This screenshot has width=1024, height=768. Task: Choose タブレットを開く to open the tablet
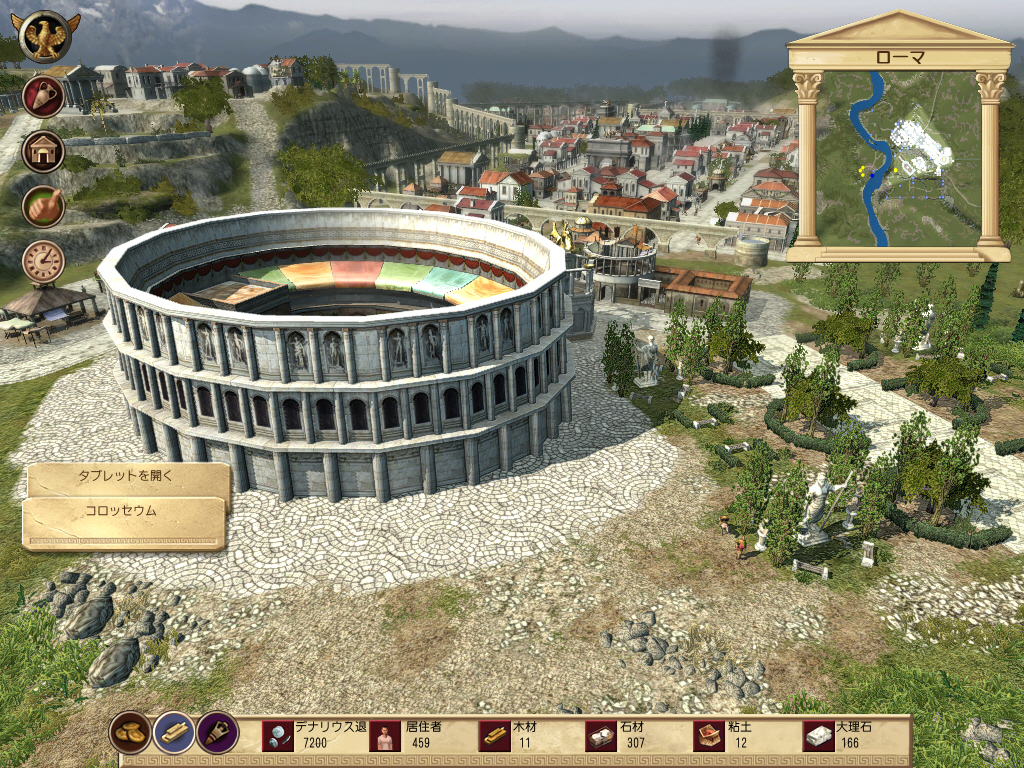click(127, 477)
